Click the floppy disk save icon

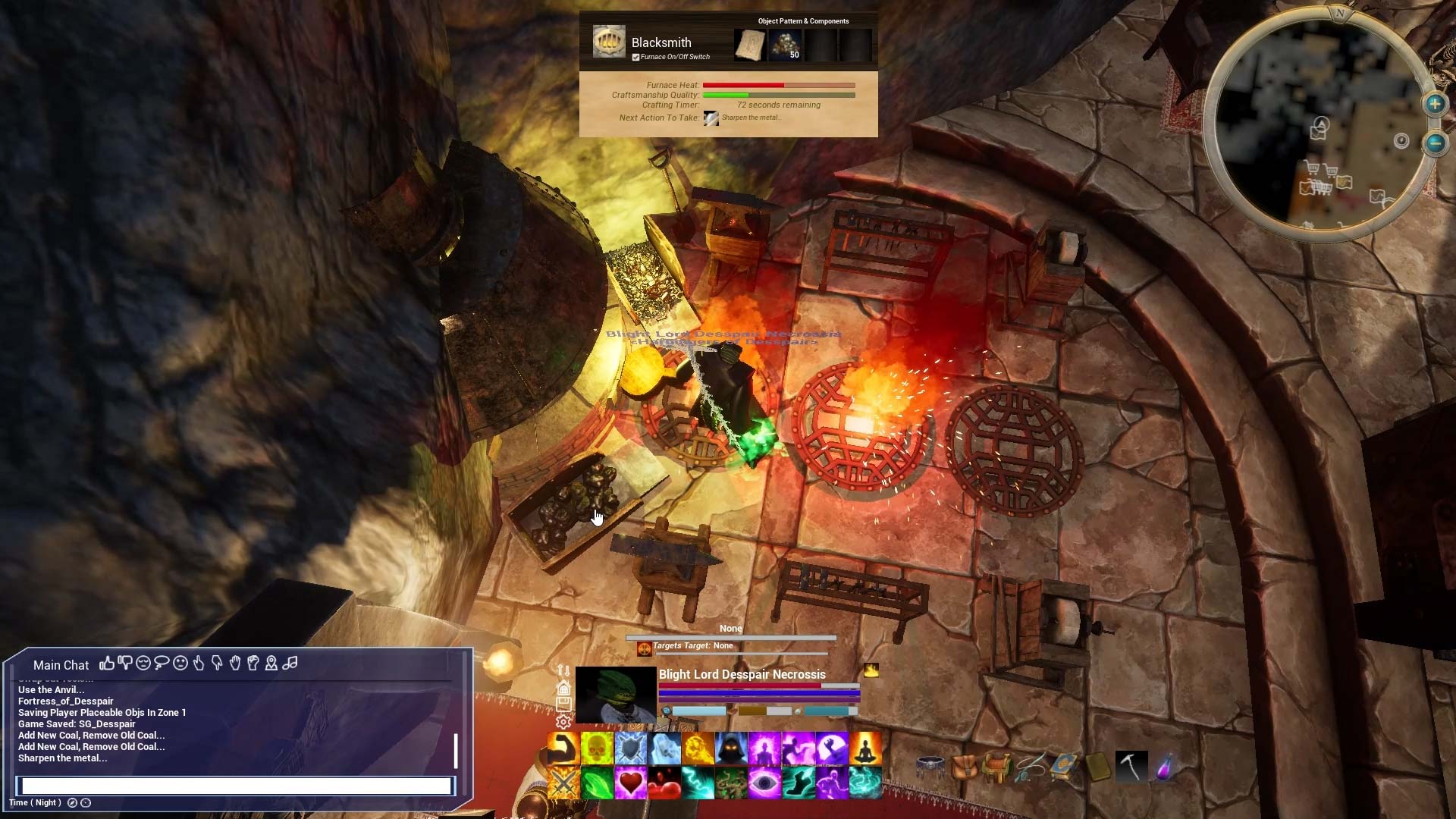pyautogui.click(x=563, y=704)
